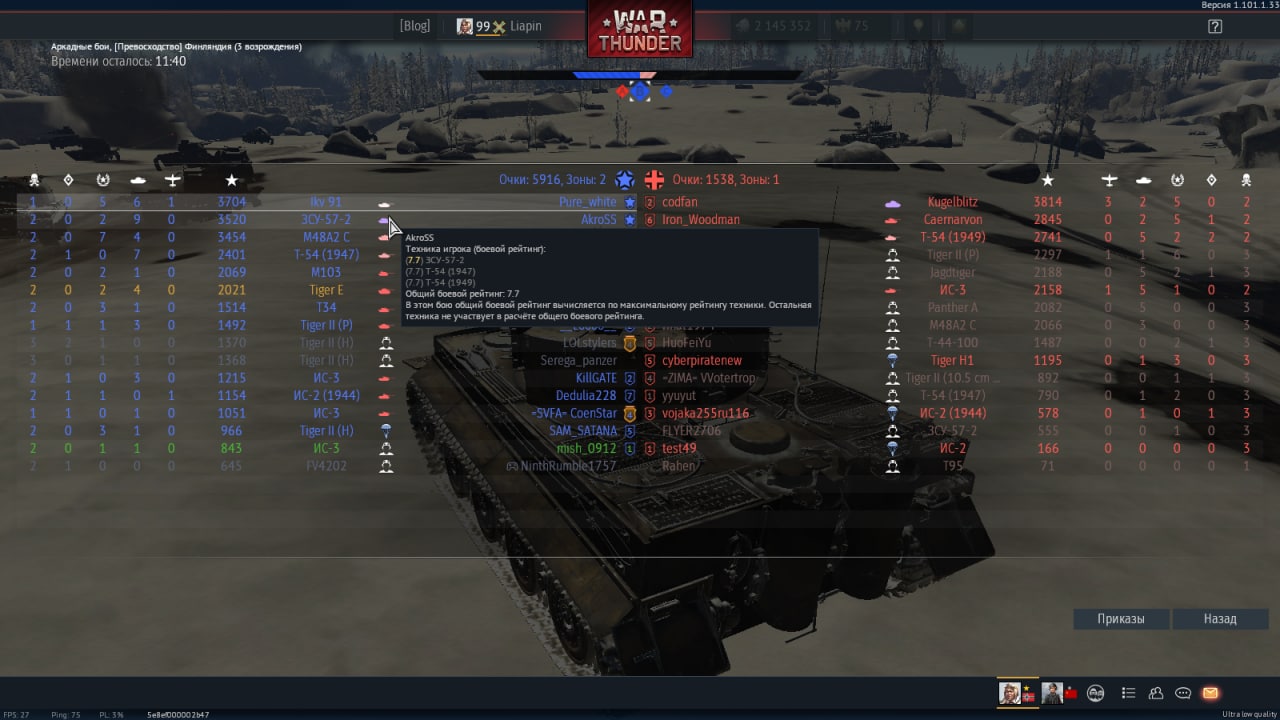This screenshot has width=1280, height=720.
Task: Click the Приказы button
Action: click(x=1120, y=619)
